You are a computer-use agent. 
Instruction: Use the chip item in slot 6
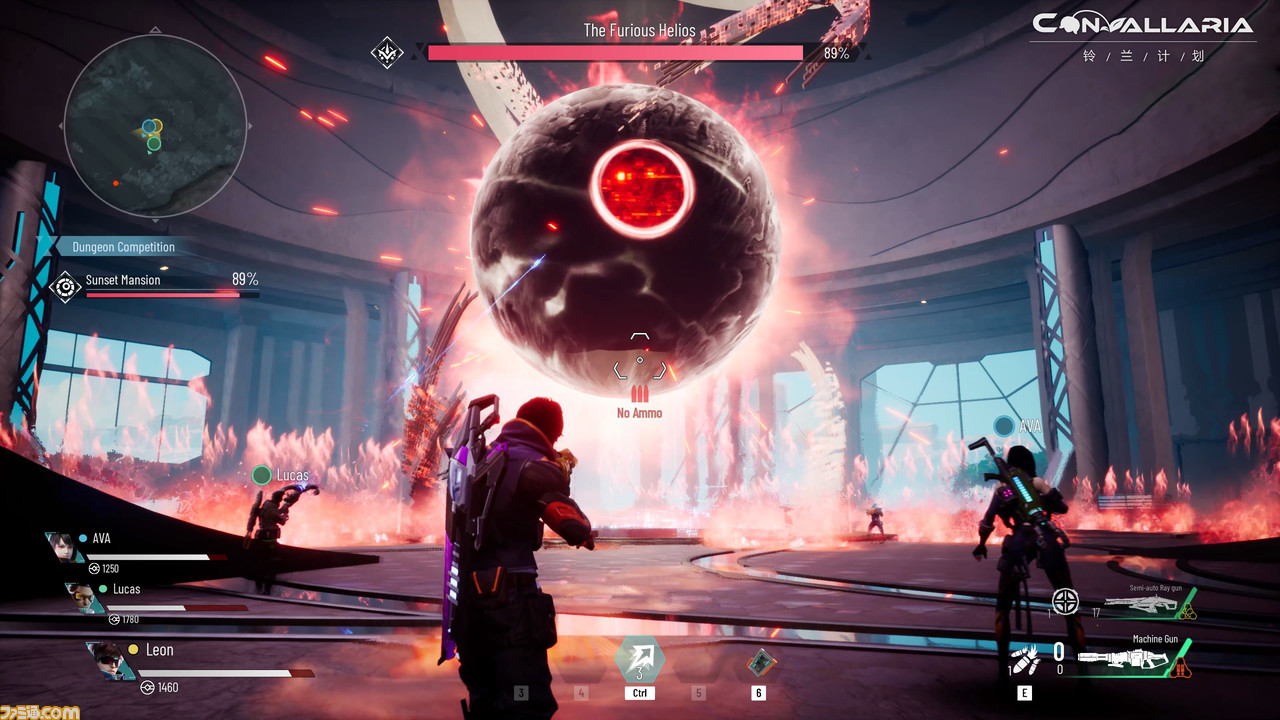coord(758,662)
